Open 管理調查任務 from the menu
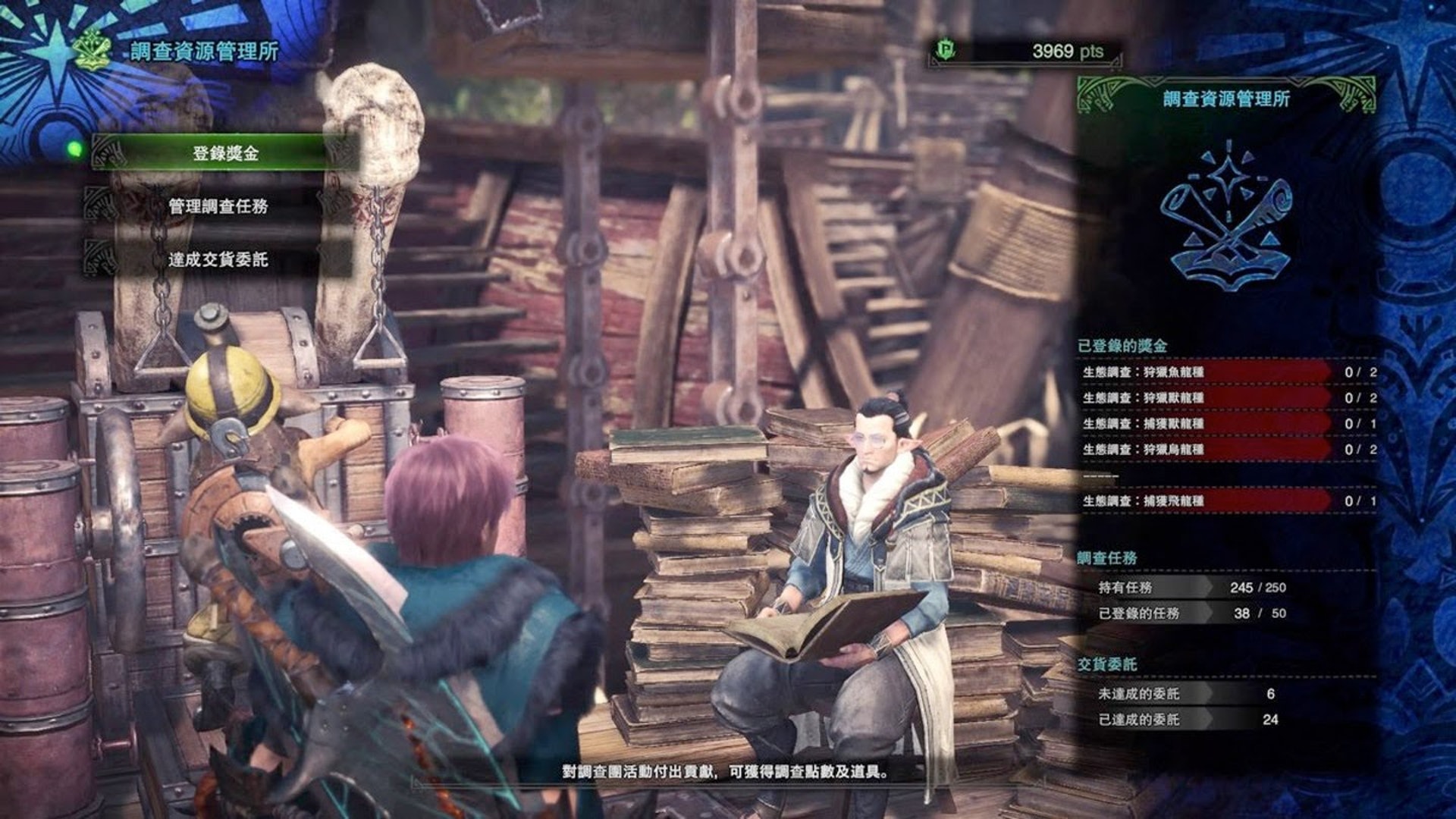 coord(218,206)
